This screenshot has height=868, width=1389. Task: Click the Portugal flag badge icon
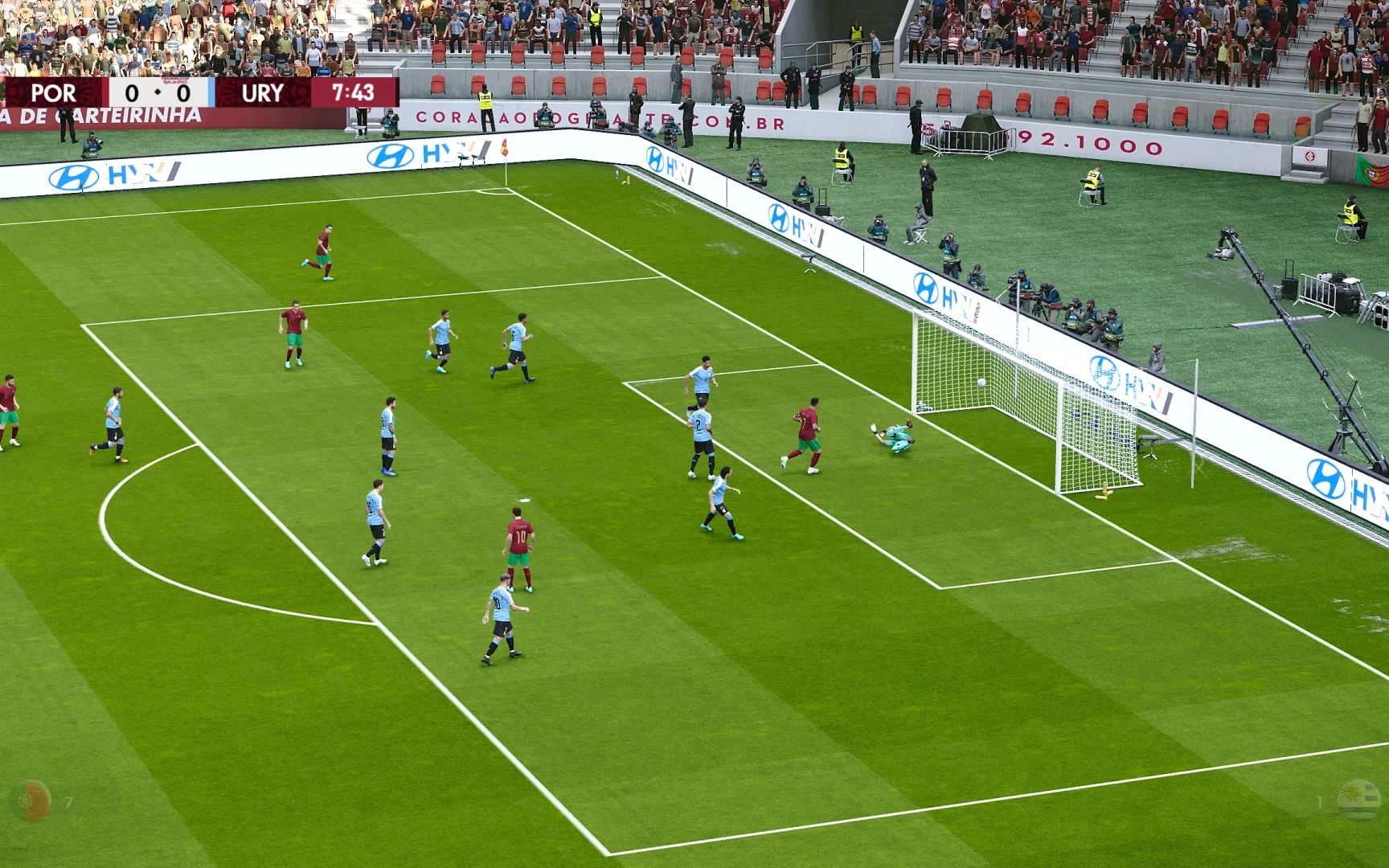pos(30,801)
